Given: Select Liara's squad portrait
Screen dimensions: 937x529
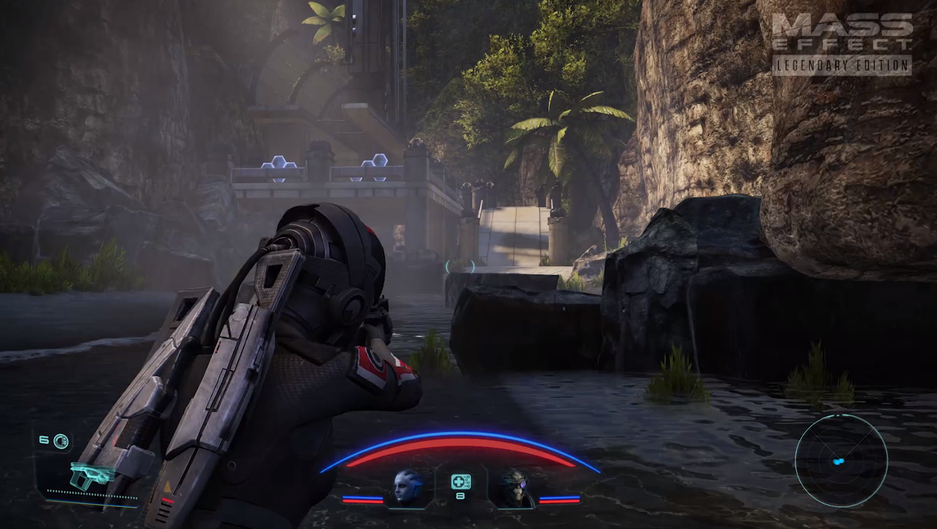Looking at the screenshot, I should (408, 486).
